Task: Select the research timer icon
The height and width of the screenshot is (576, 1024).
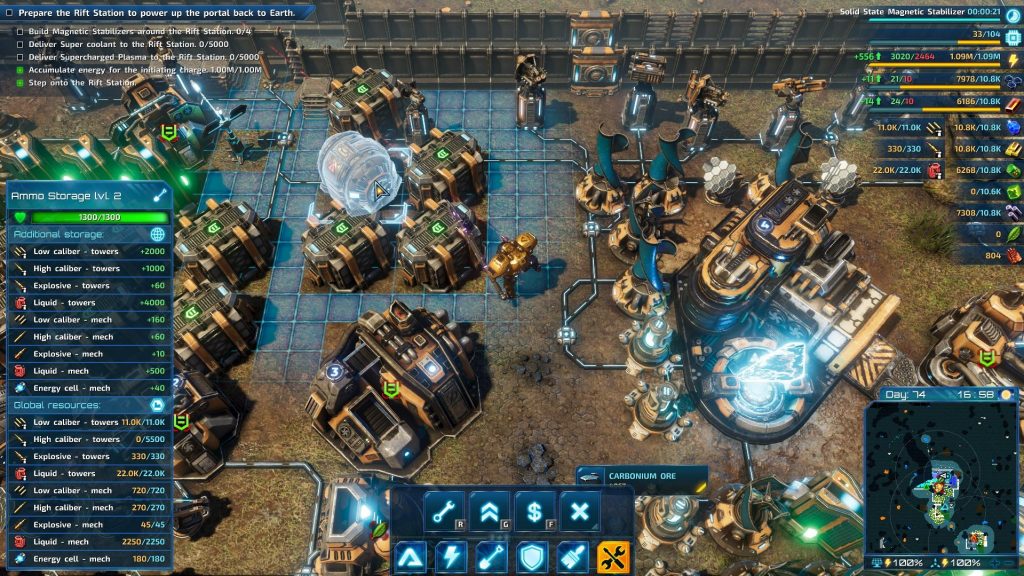Action: point(1013,11)
